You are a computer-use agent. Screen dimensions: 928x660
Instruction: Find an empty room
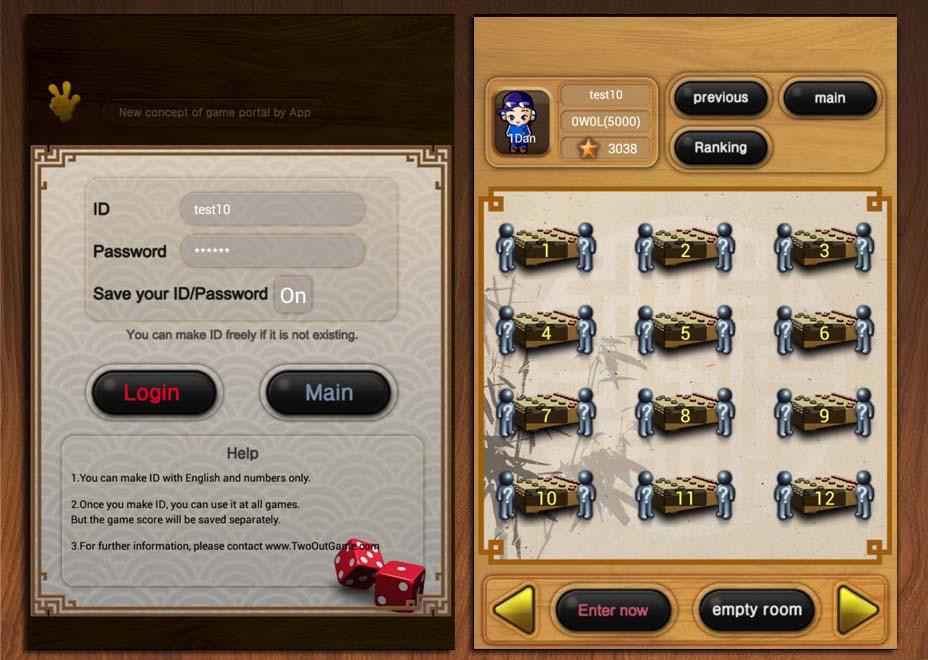tap(756, 610)
